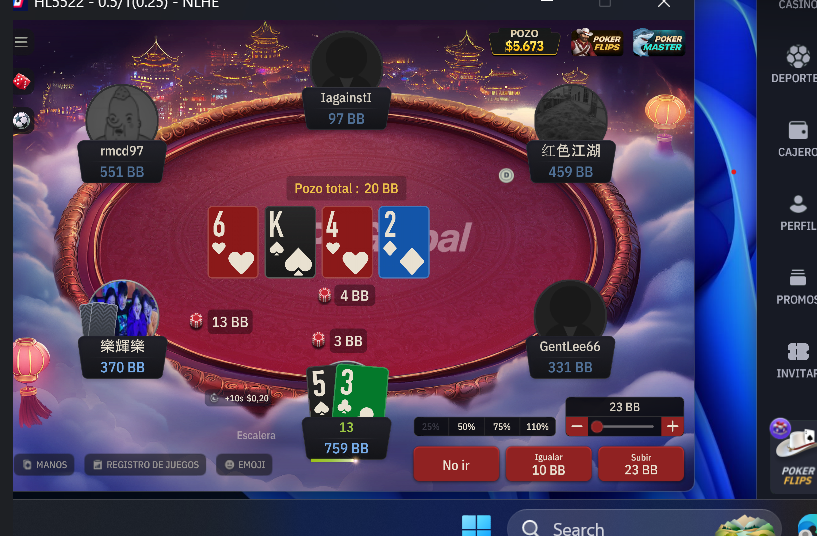Fold the hand with No ir
The height and width of the screenshot is (536, 817).
(x=456, y=465)
